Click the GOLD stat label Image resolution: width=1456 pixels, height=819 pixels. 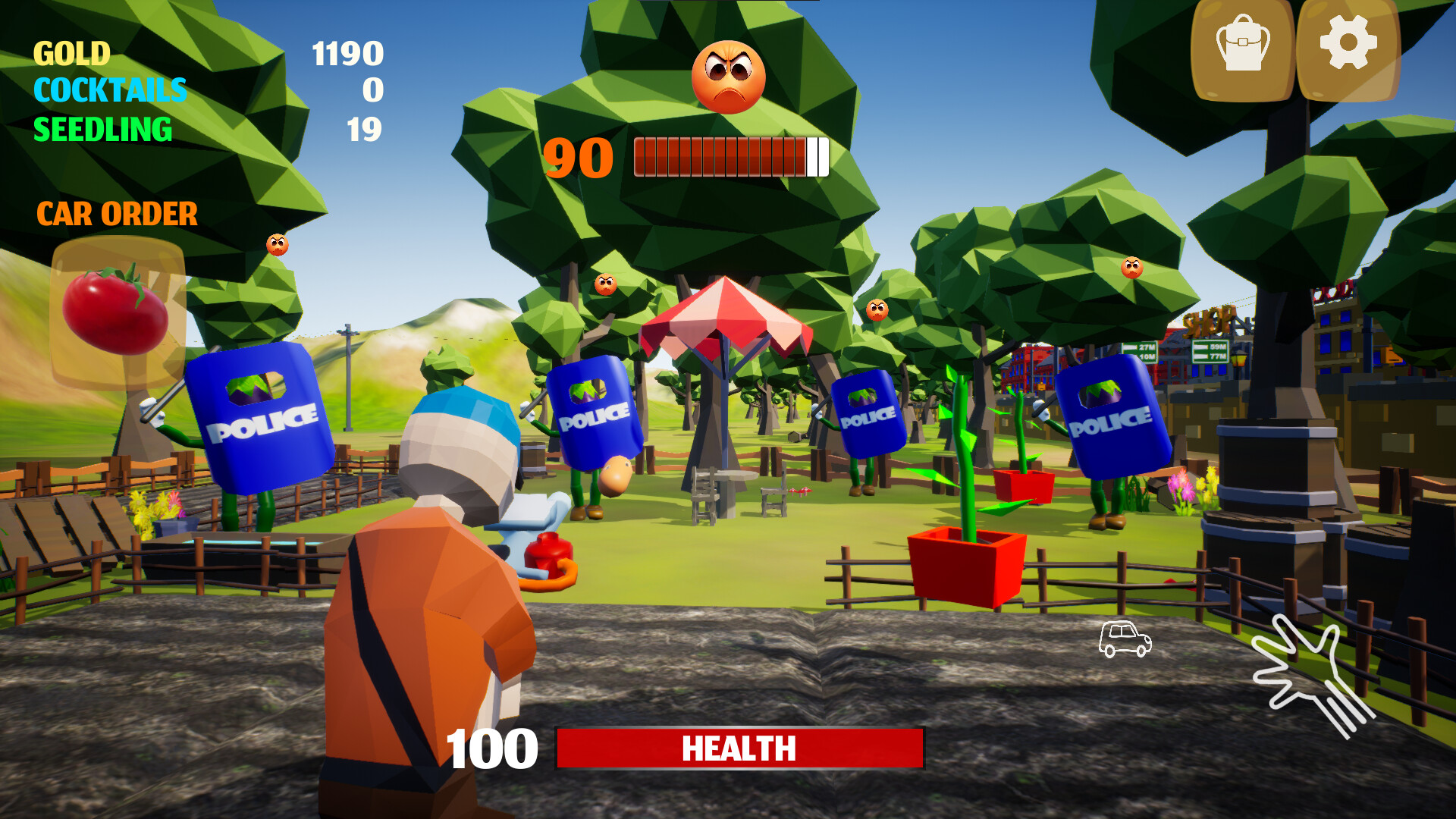(72, 53)
